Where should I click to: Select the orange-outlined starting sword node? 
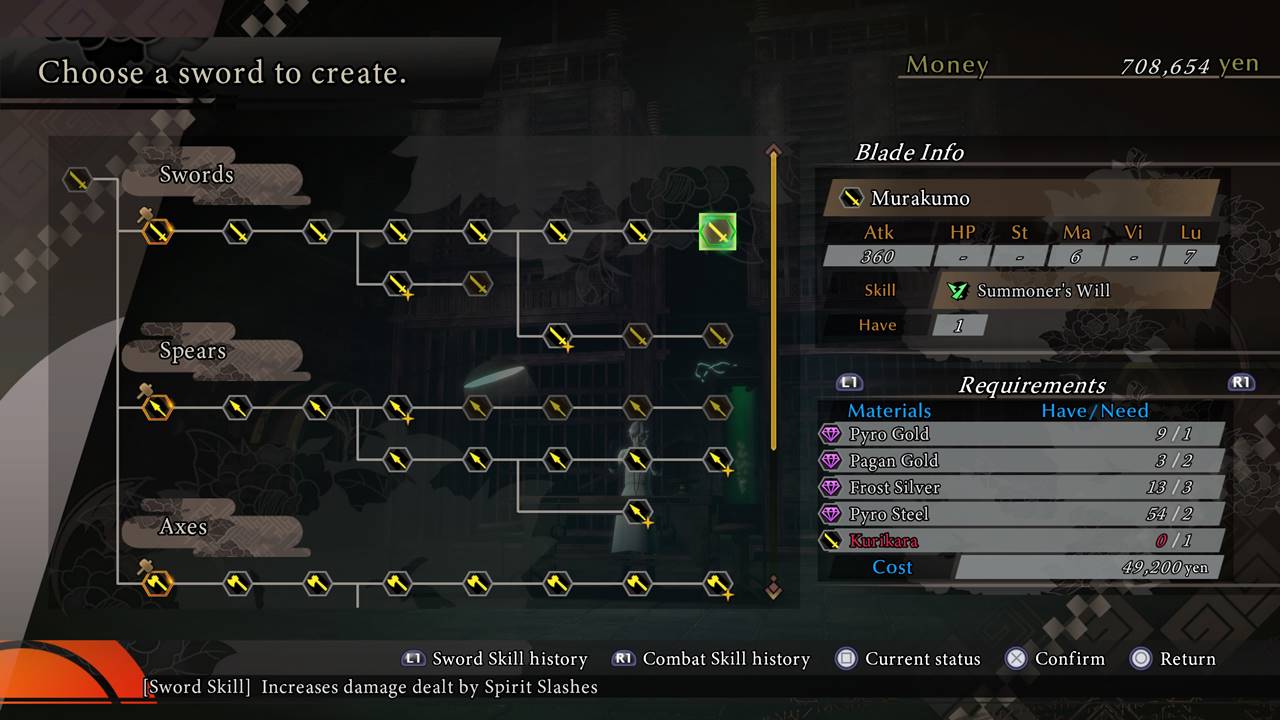tap(157, 232)
